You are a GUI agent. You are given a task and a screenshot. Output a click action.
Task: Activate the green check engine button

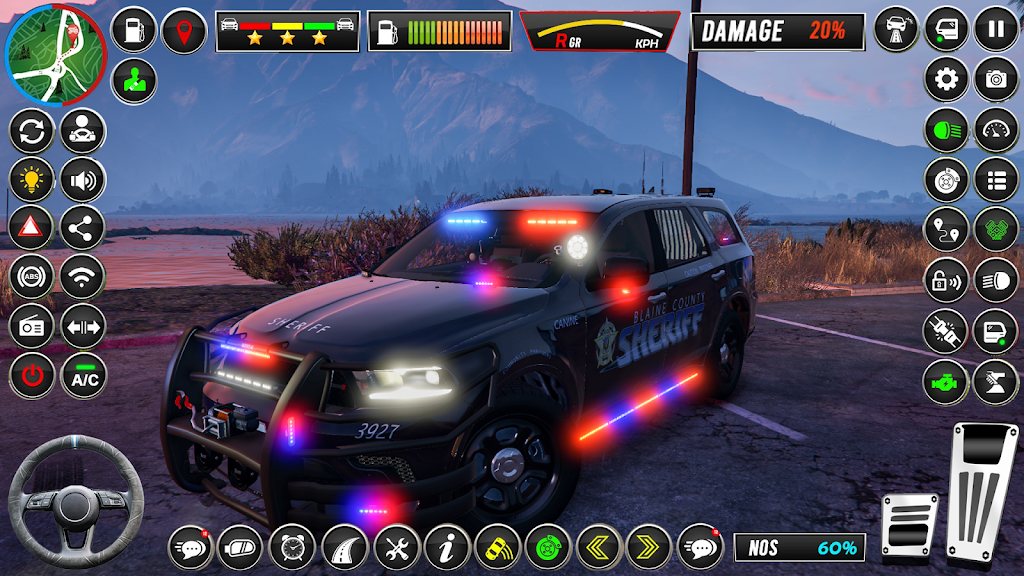click(945, 383)
